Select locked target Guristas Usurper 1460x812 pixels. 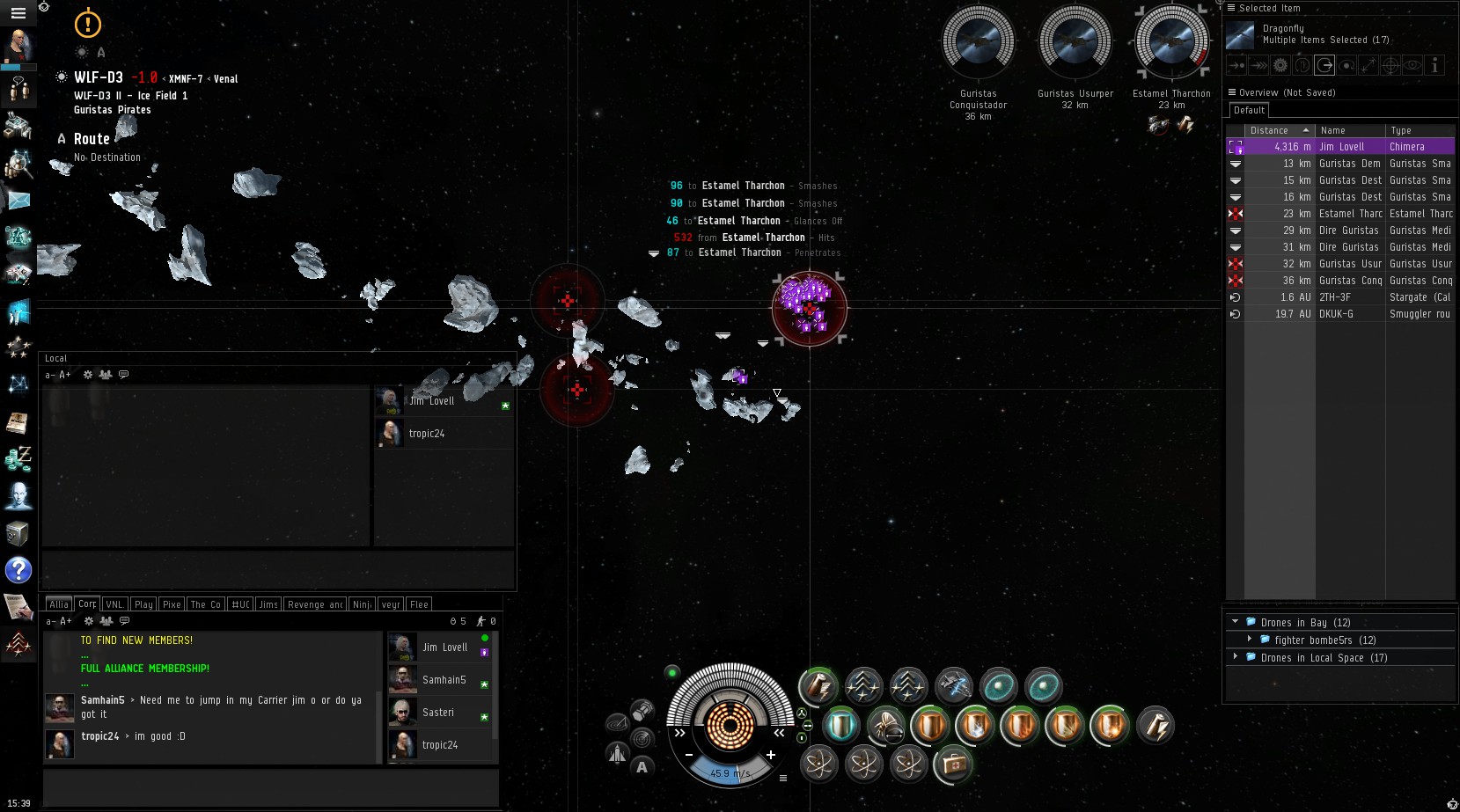(x=1075, y=42)
